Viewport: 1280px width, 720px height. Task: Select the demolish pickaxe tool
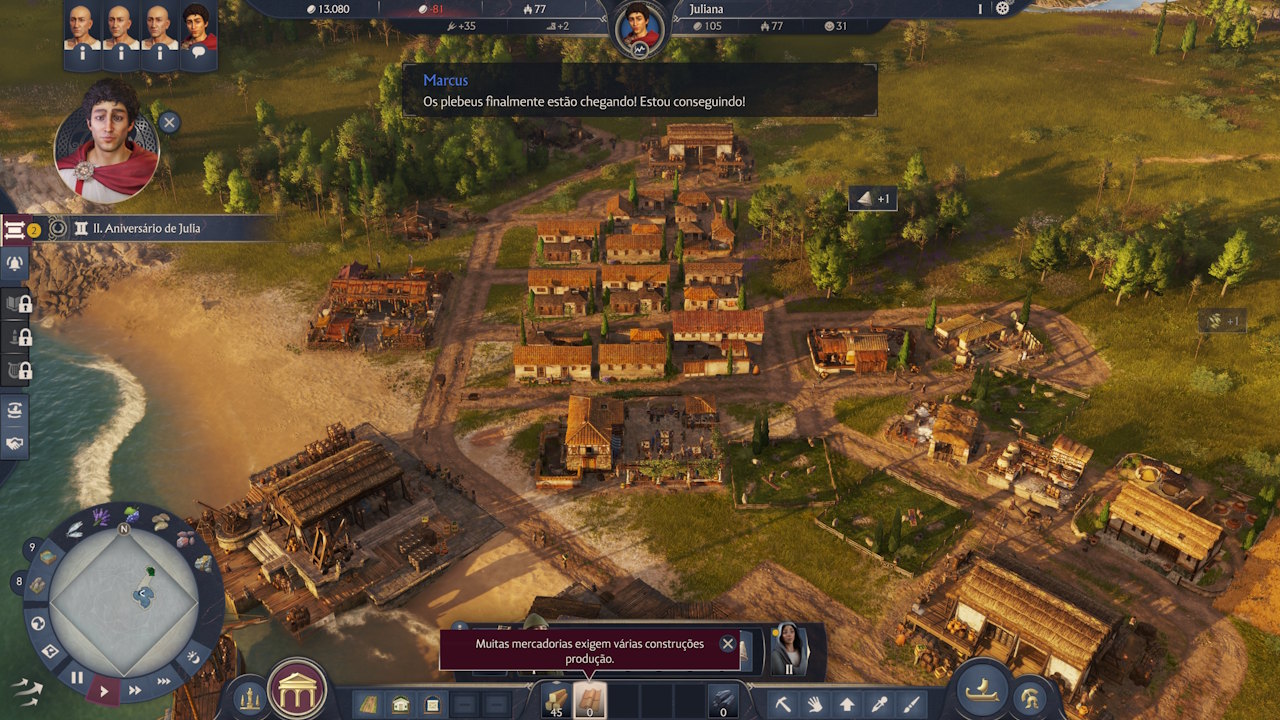[783, 704]
